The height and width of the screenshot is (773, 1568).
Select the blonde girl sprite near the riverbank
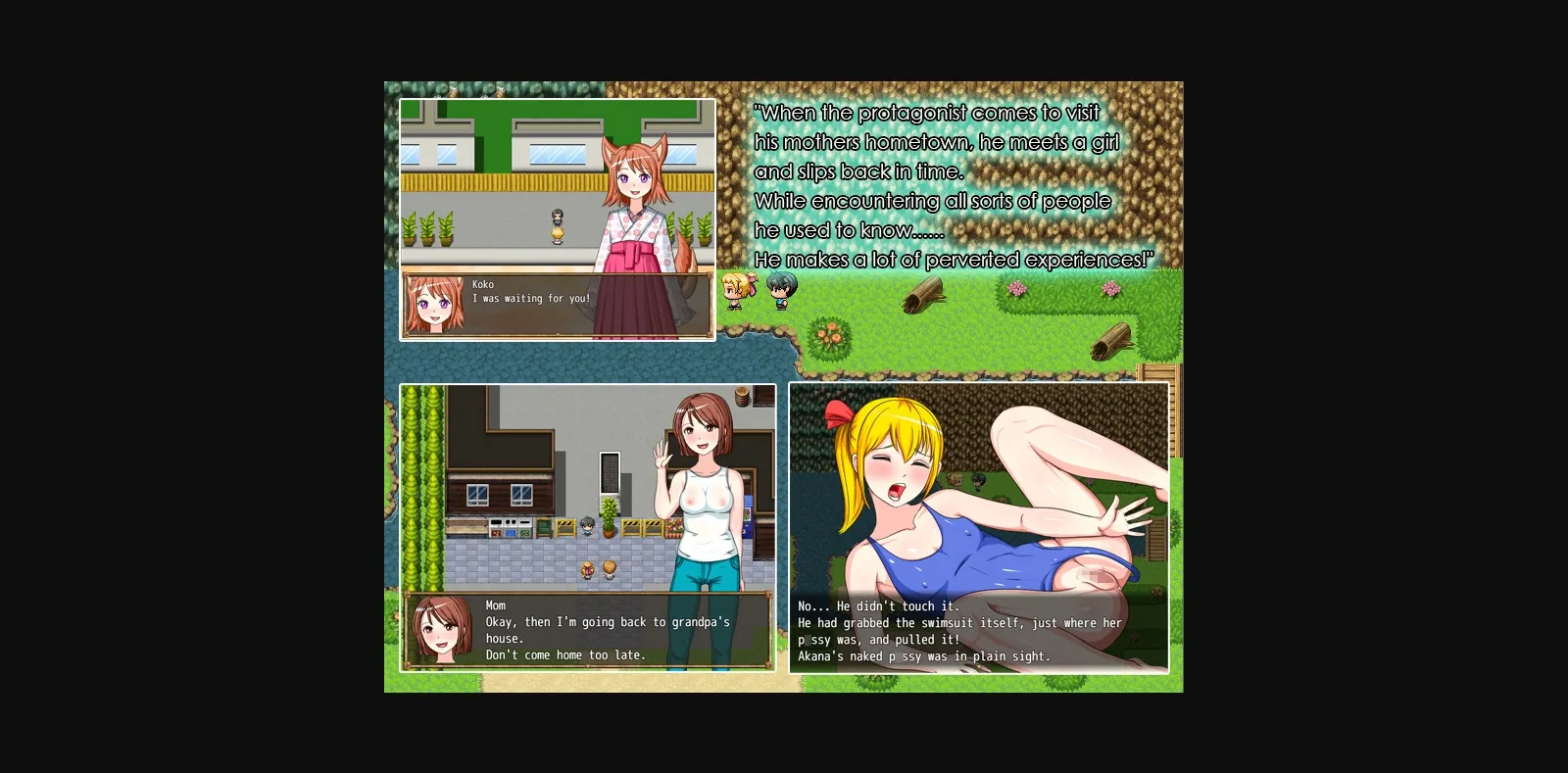click(735, 291)
